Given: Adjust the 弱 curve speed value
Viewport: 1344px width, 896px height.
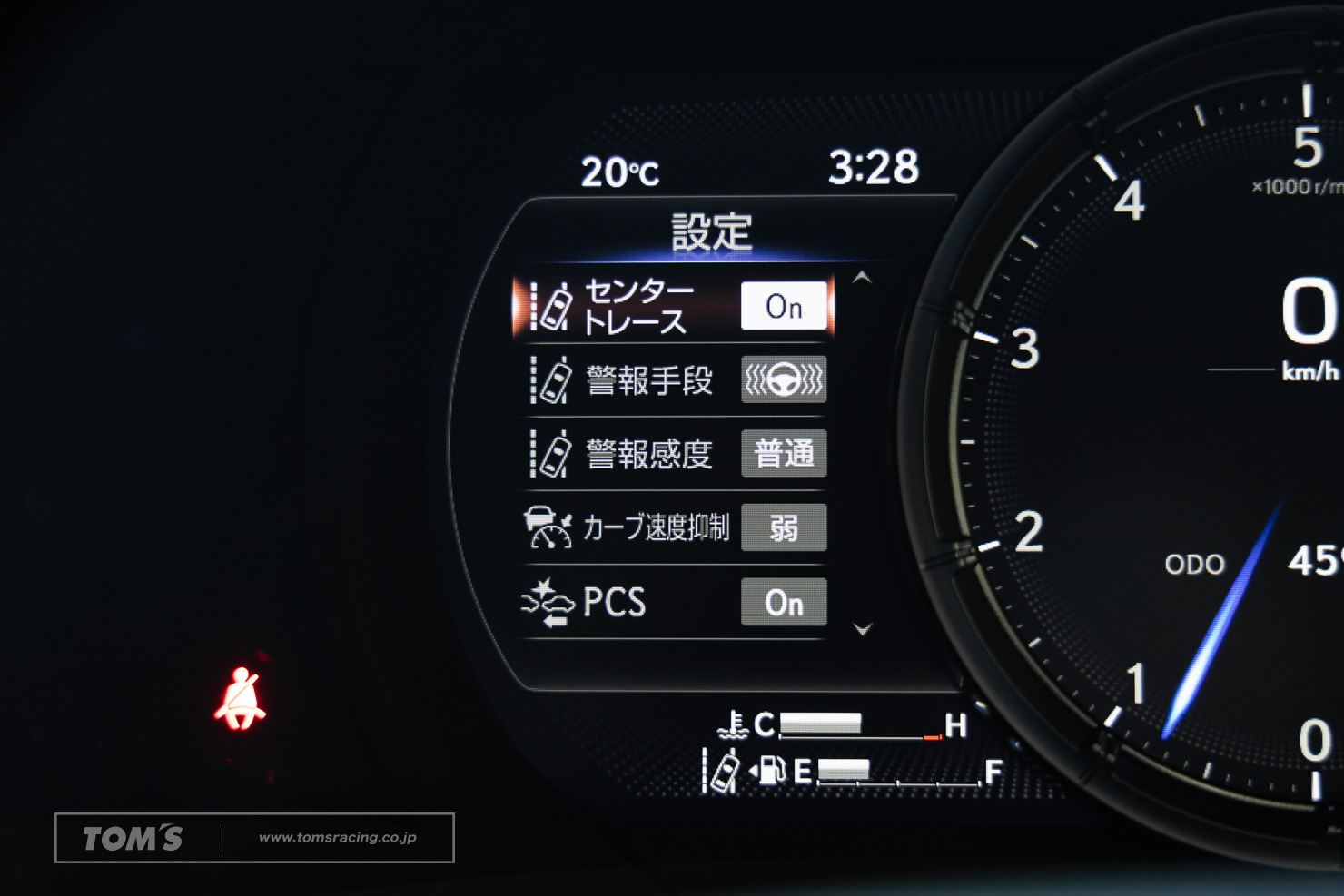Looking at the screenshot, I should pos(784,527).
